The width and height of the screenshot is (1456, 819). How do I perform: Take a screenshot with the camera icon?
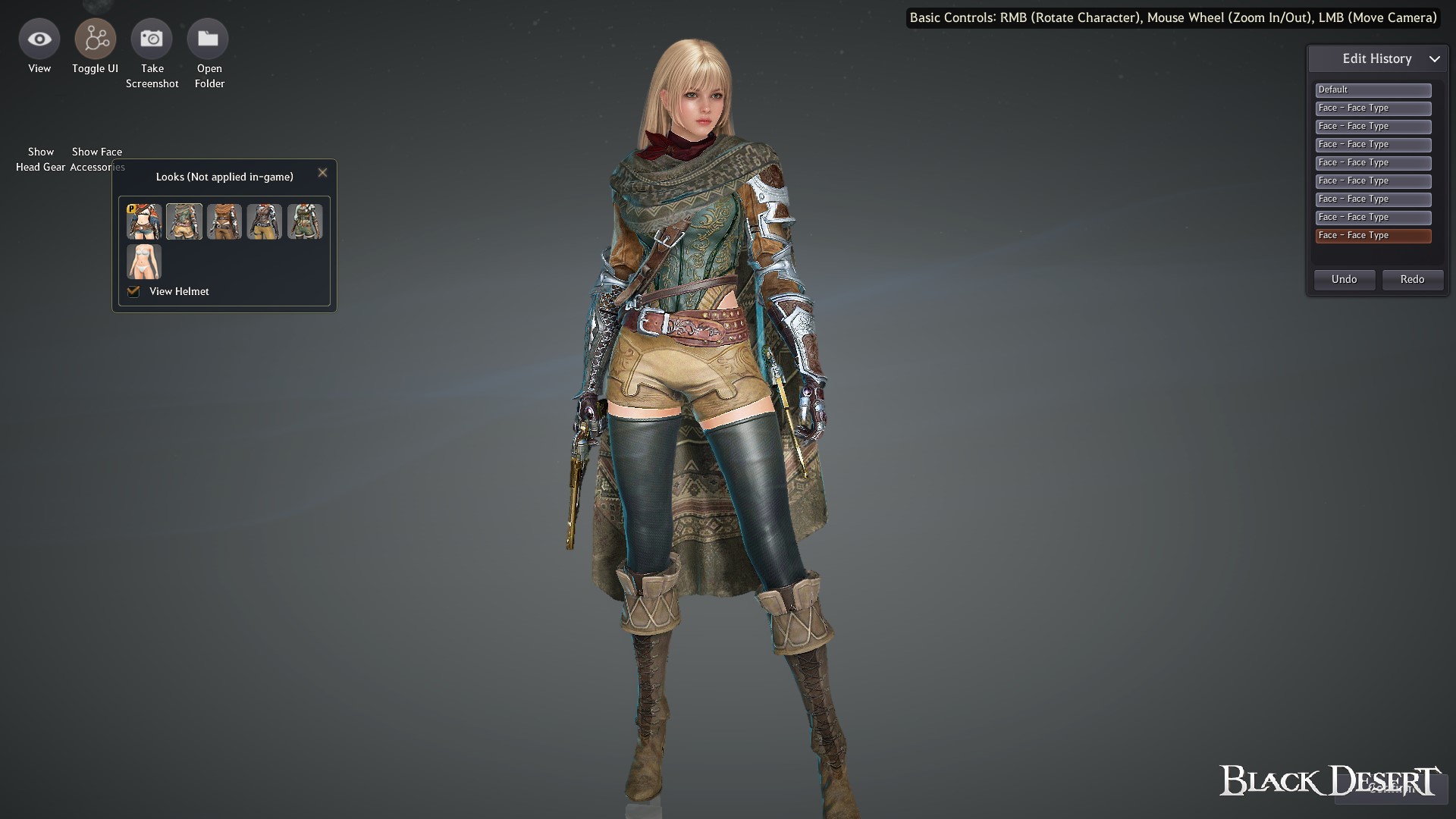(x=152, y=38)
